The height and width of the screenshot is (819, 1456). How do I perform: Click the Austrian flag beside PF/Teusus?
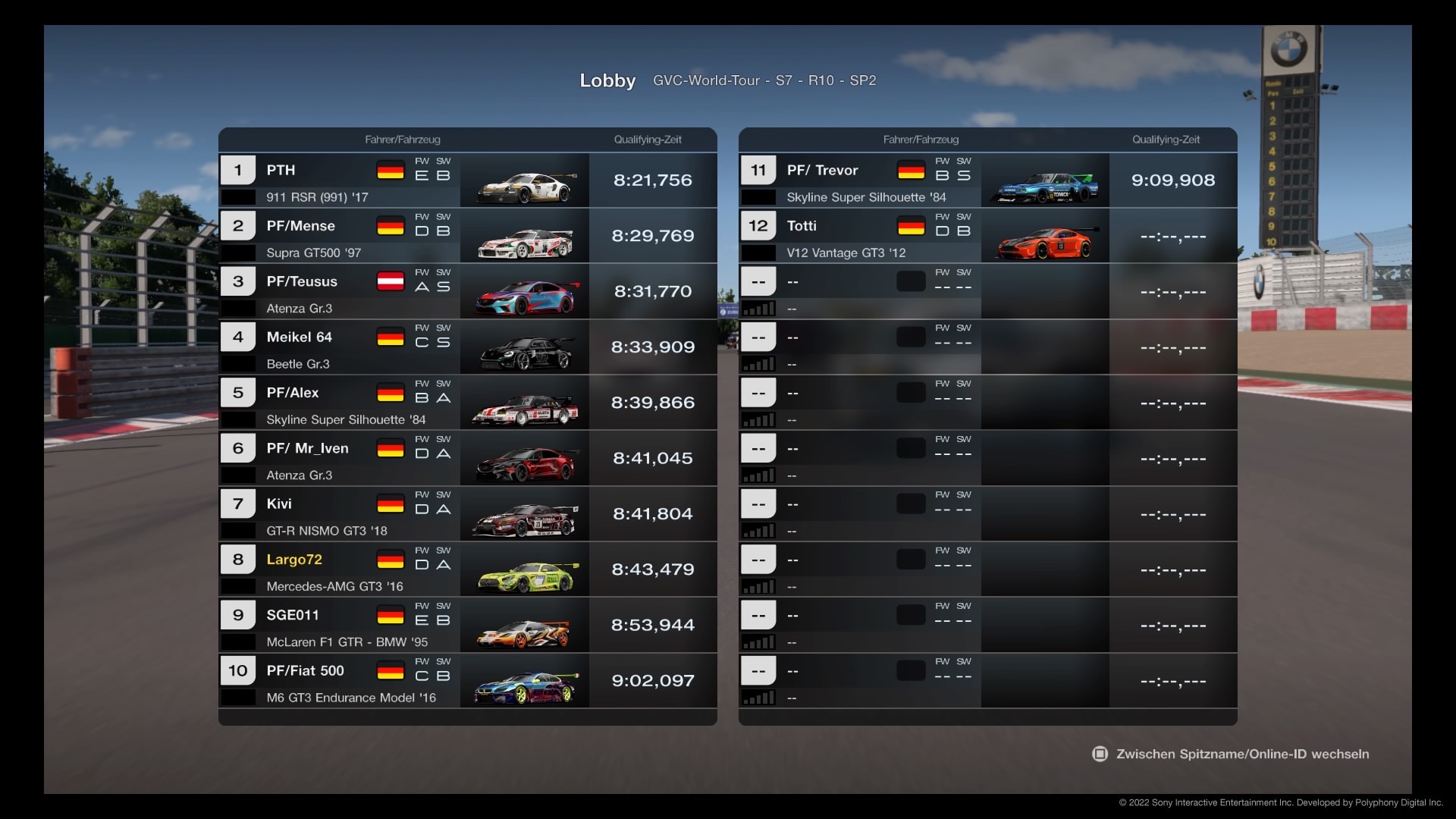[x=391, y=281]
